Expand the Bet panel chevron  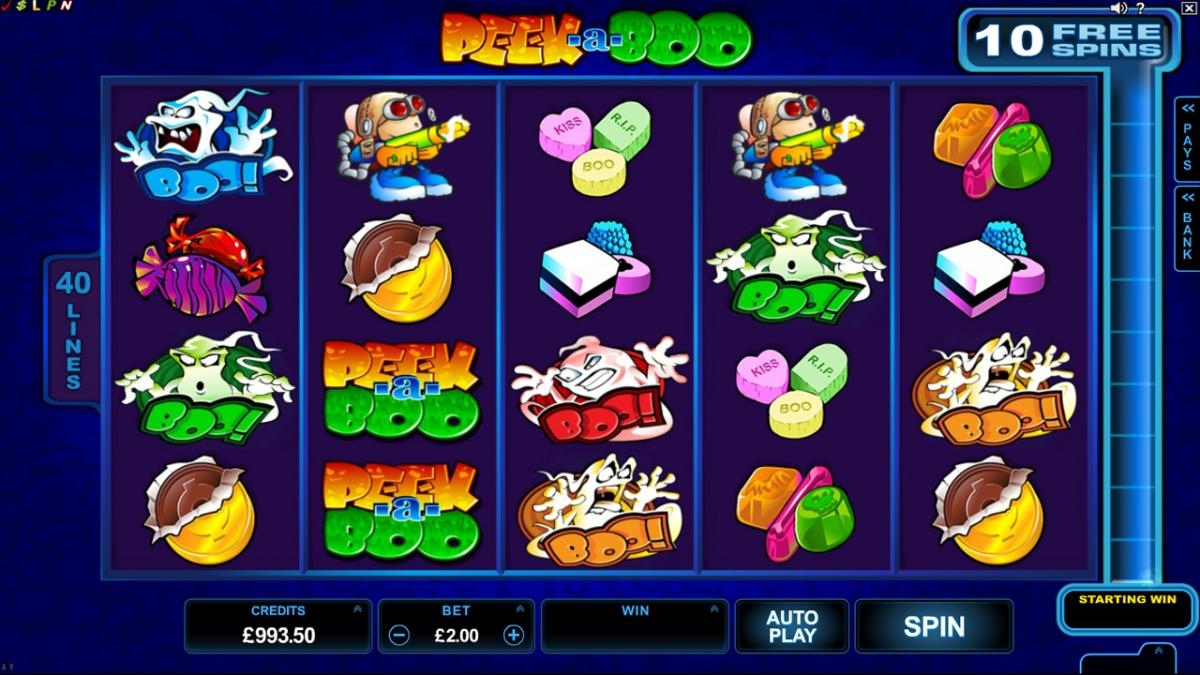click(519, 608)
